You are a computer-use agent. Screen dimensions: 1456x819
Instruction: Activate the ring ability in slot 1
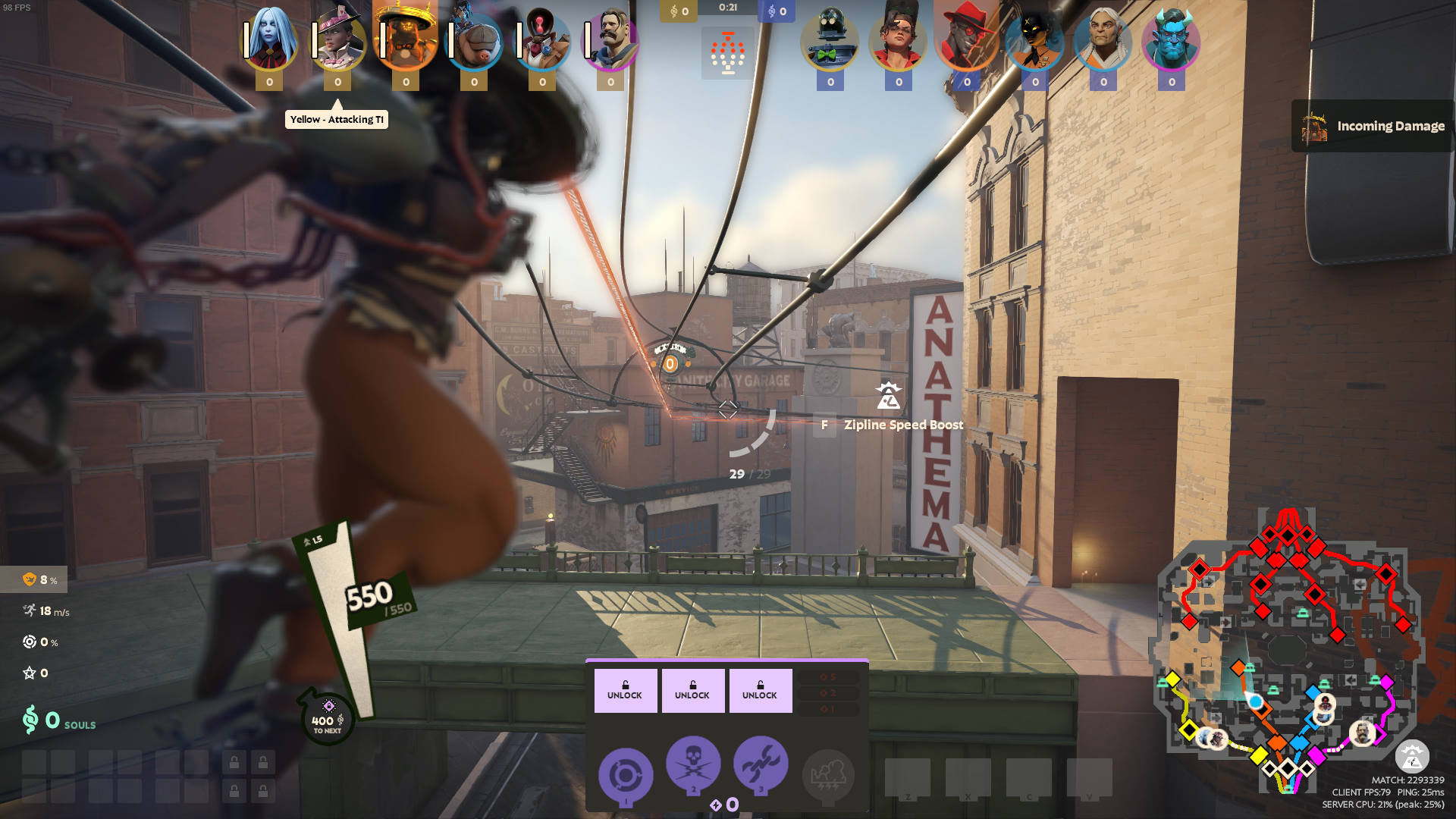point(626,775)
